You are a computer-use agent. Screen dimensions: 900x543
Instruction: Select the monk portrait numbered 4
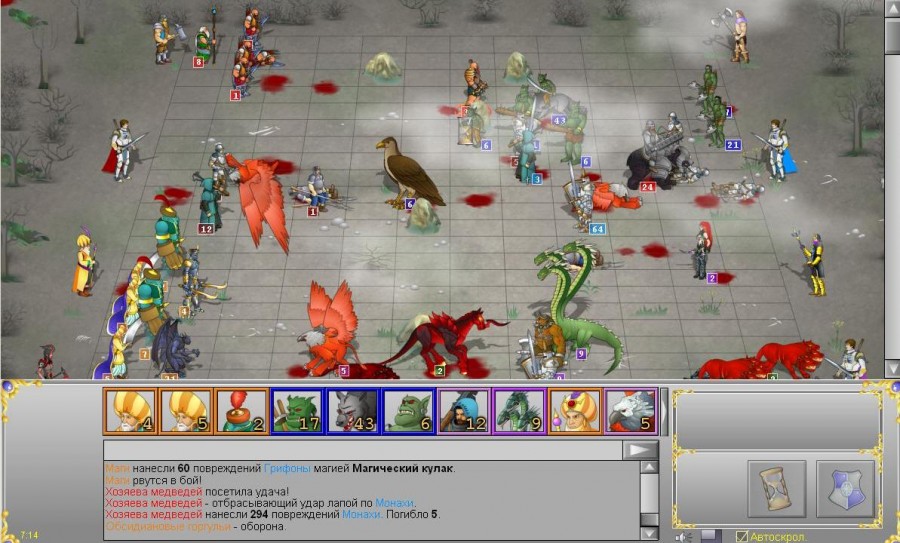point(130,410)
